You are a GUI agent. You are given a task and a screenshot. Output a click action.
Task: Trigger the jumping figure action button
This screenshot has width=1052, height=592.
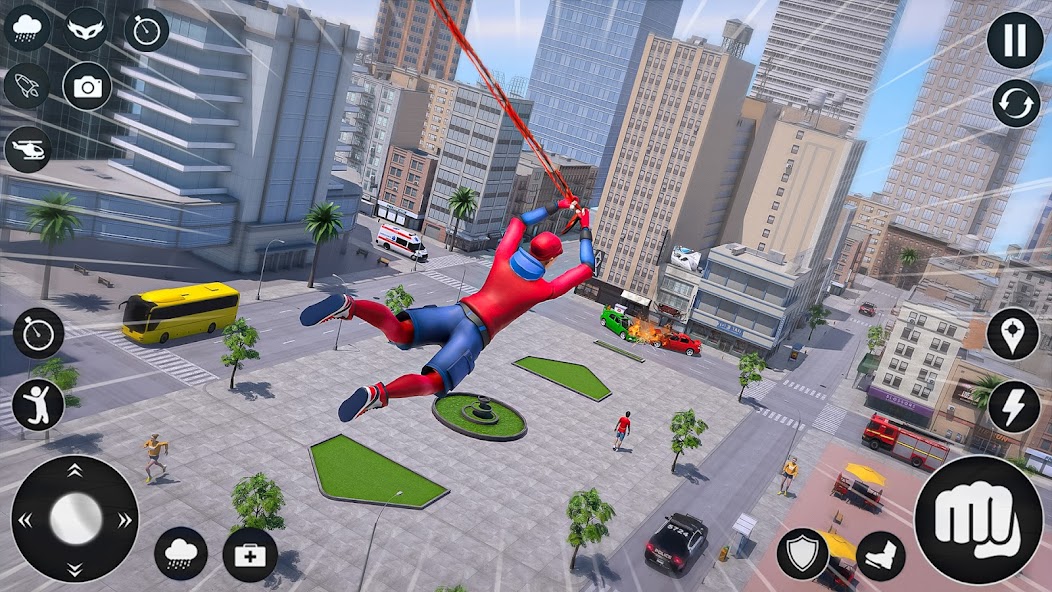[38, 405]
